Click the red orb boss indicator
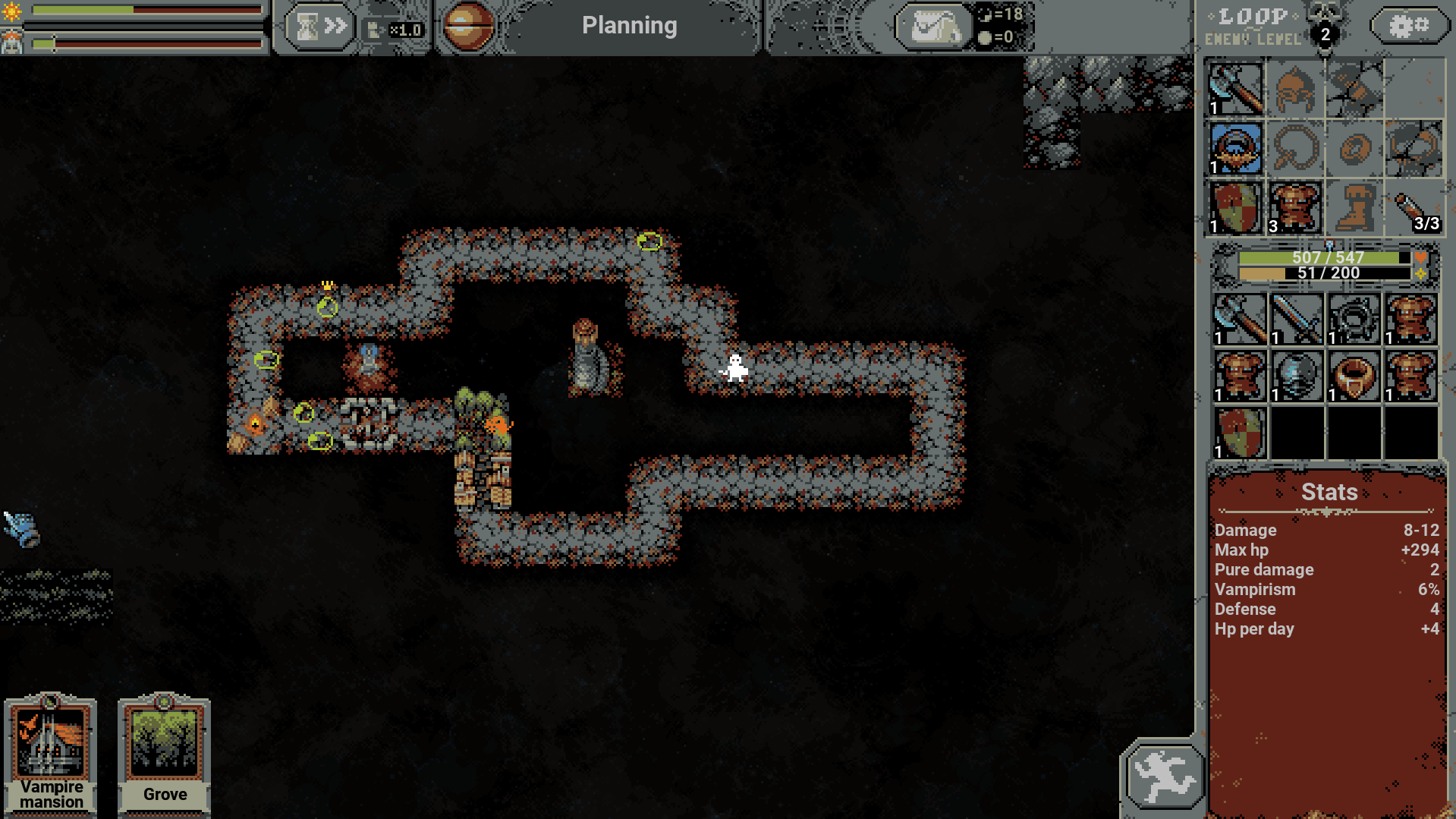This screenshot has width=1456, height=819. [467, 27]
